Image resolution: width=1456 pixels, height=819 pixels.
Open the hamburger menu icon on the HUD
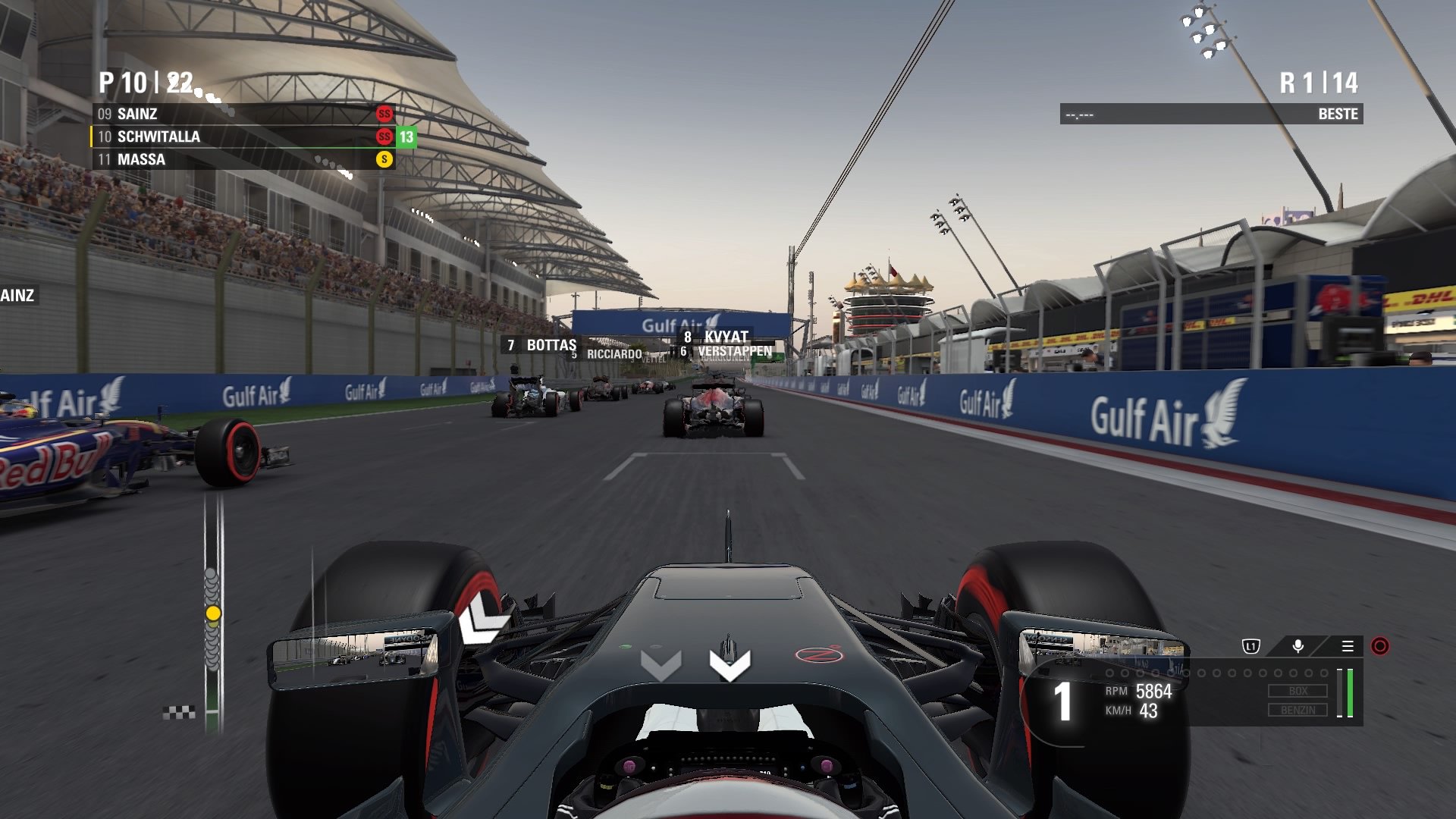coord(1348,647)
